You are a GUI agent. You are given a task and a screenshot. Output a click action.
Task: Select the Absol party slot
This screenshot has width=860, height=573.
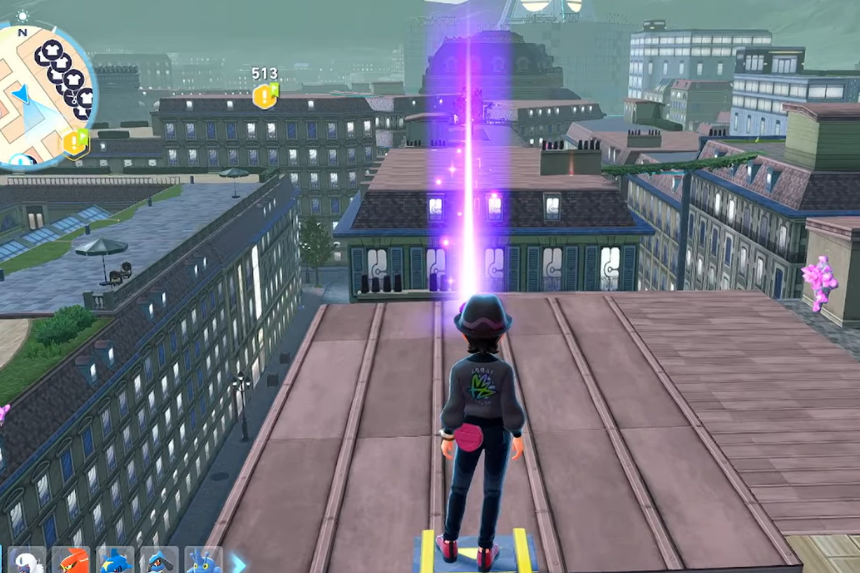tap(28, 561)
